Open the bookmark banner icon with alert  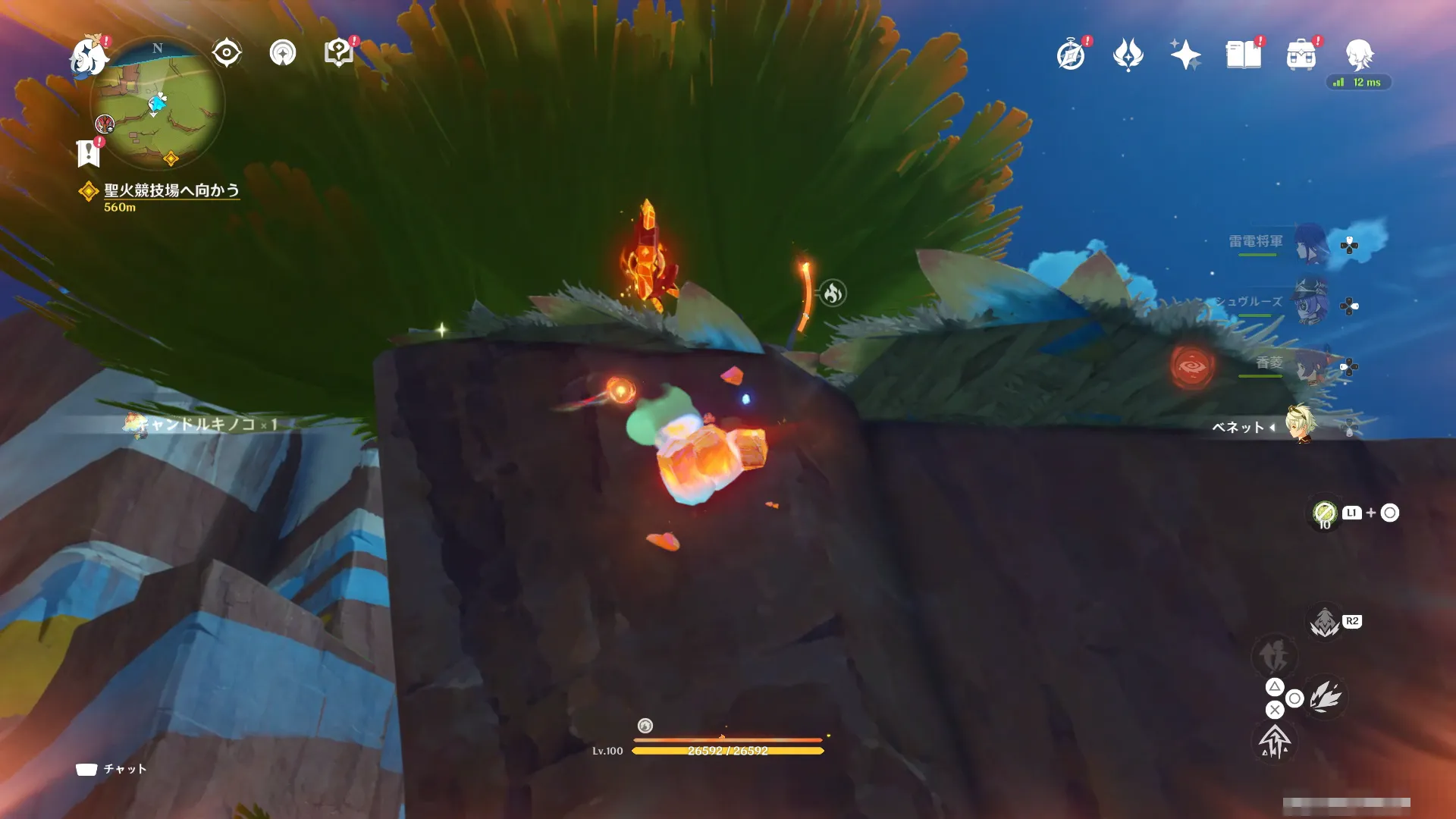(x=89, y=152)
